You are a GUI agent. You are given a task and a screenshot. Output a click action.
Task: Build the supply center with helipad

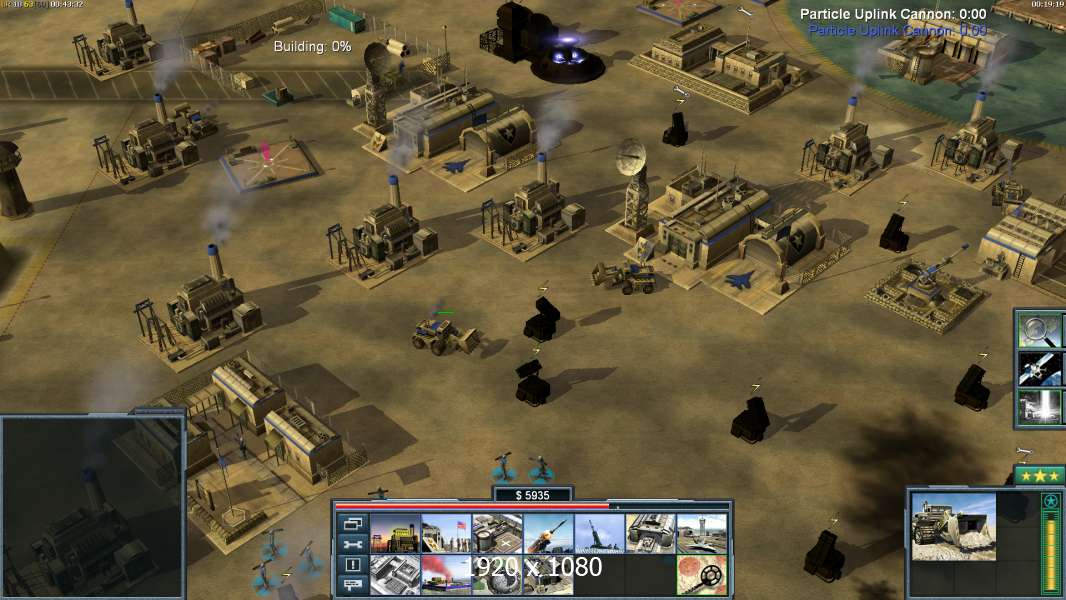[x=497, y=534]
